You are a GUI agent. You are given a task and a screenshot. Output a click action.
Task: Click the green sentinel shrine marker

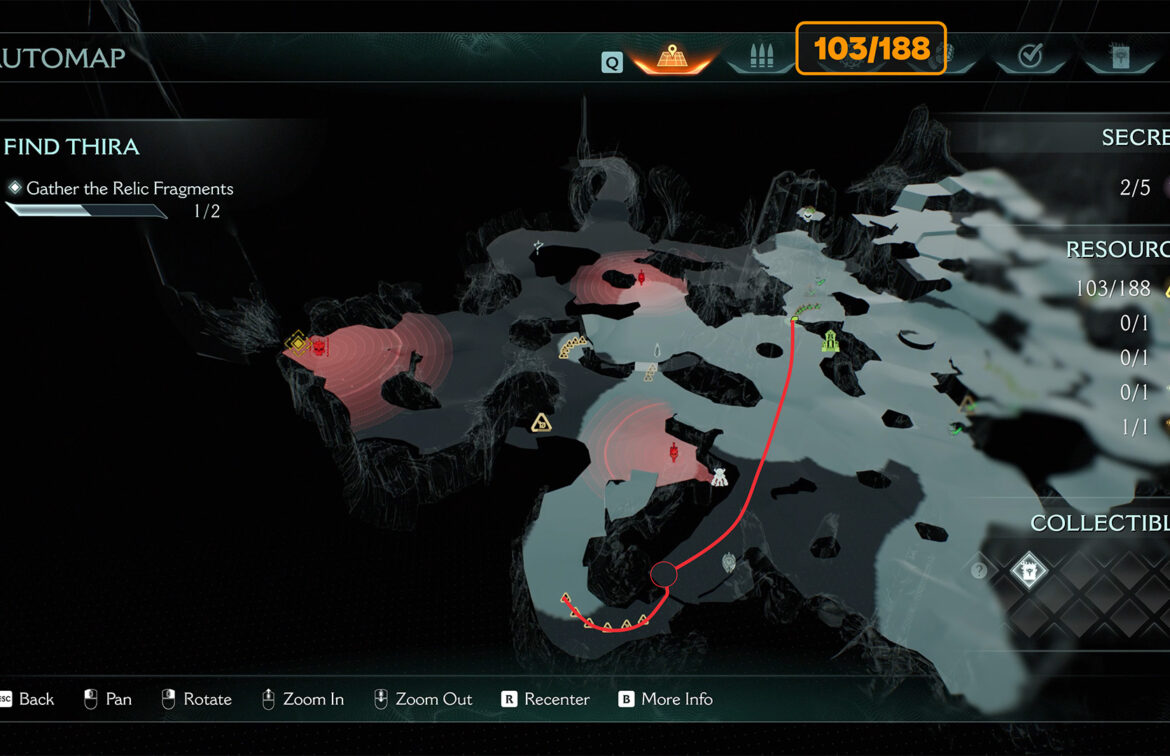[x=830, y=342]
